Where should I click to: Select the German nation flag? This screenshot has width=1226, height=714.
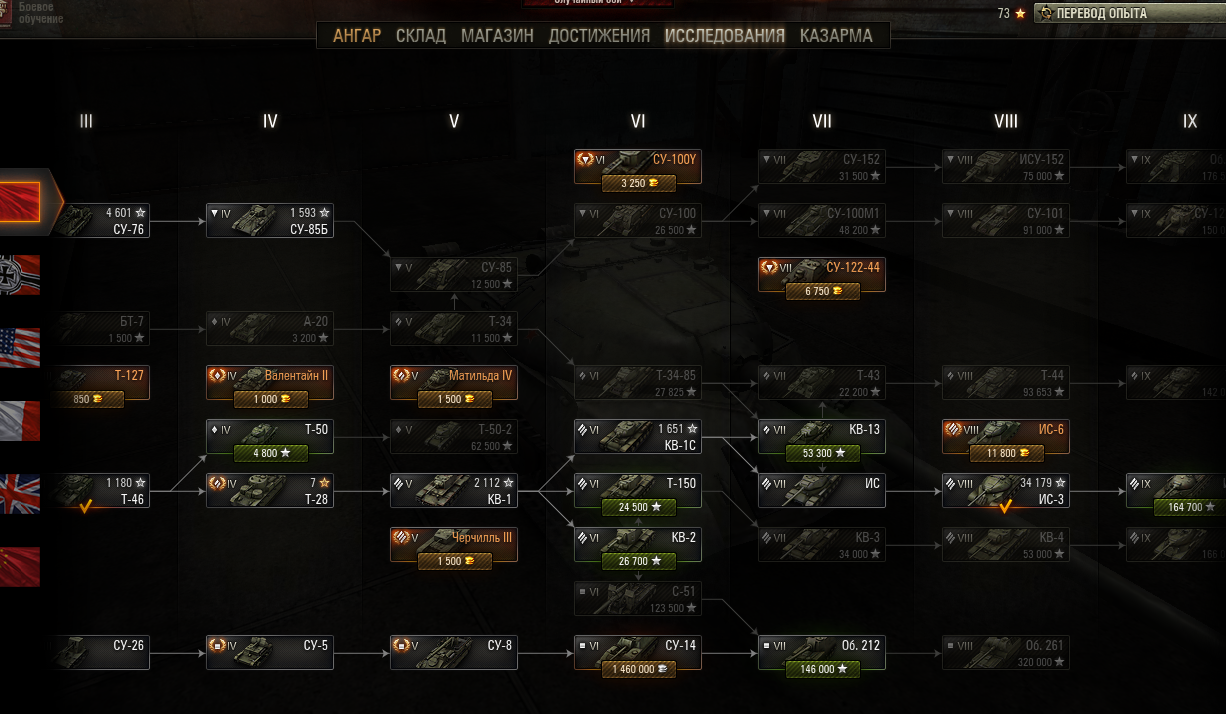pos(20,275)
